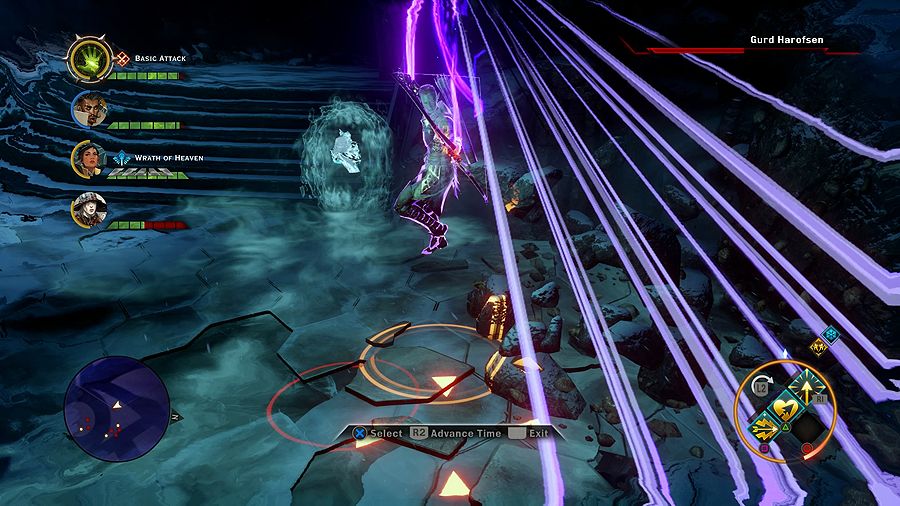
Task: Click the gold running figures status icon
Action: coord(819,348)
